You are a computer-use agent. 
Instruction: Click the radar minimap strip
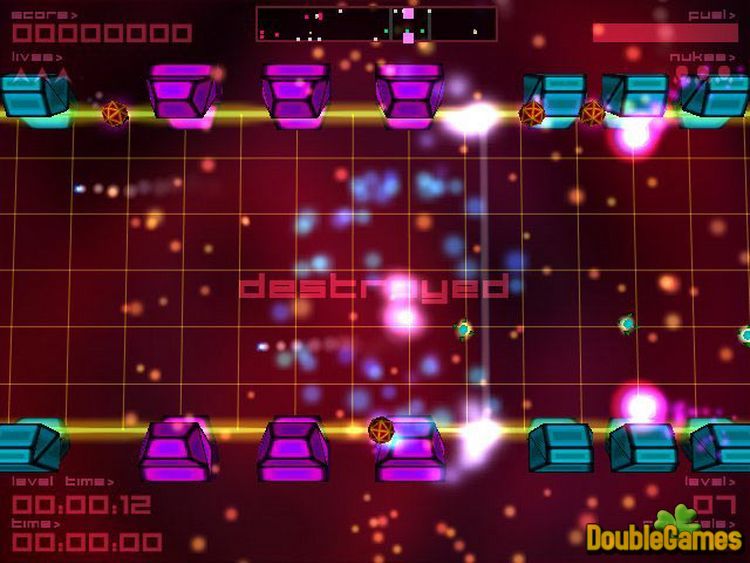376,24
